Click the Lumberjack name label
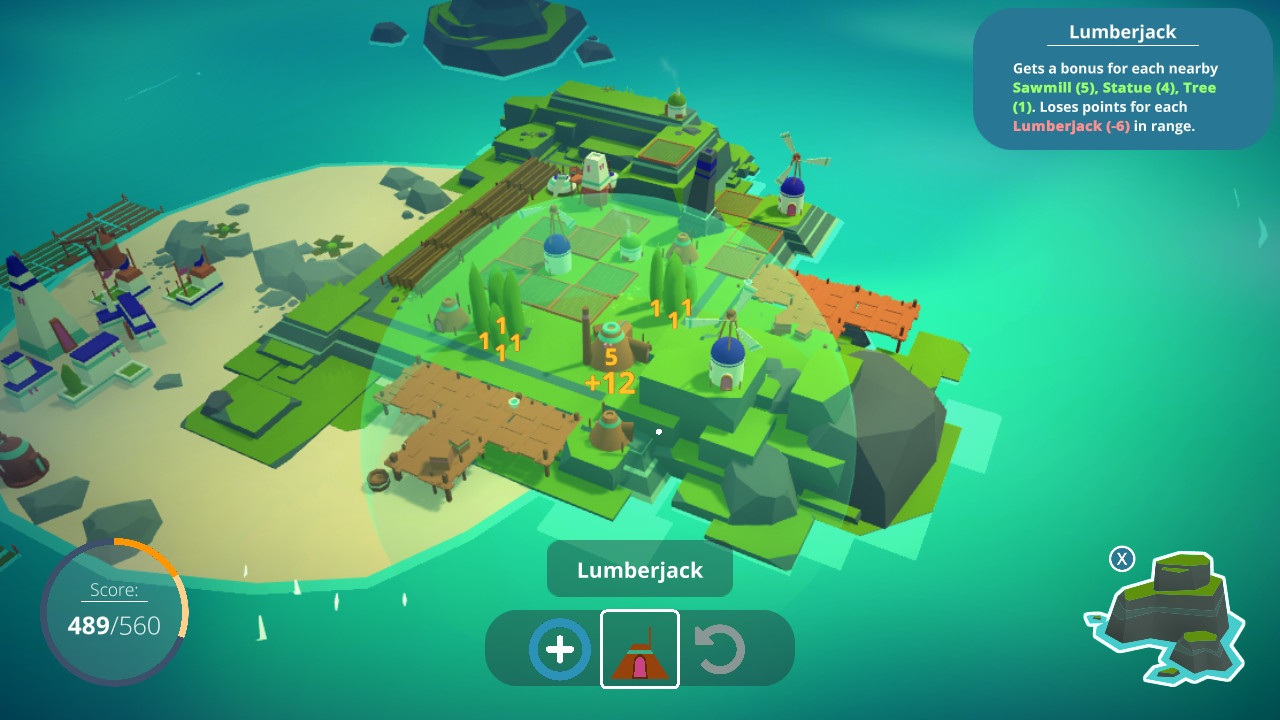The width and height of the screenshot is (1280, 720). [639, 568]
